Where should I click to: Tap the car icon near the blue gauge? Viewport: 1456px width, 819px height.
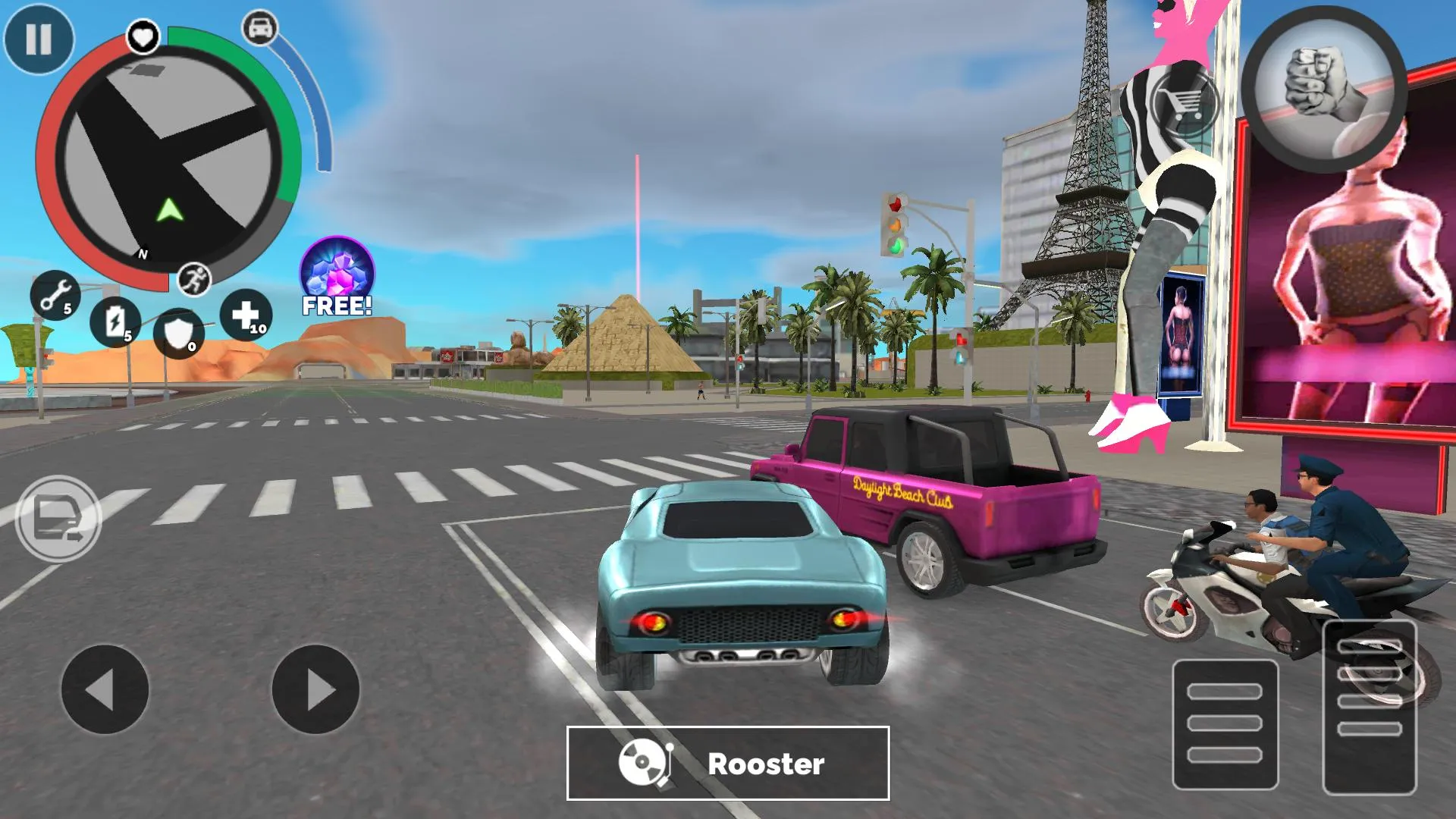coord(259,29)
